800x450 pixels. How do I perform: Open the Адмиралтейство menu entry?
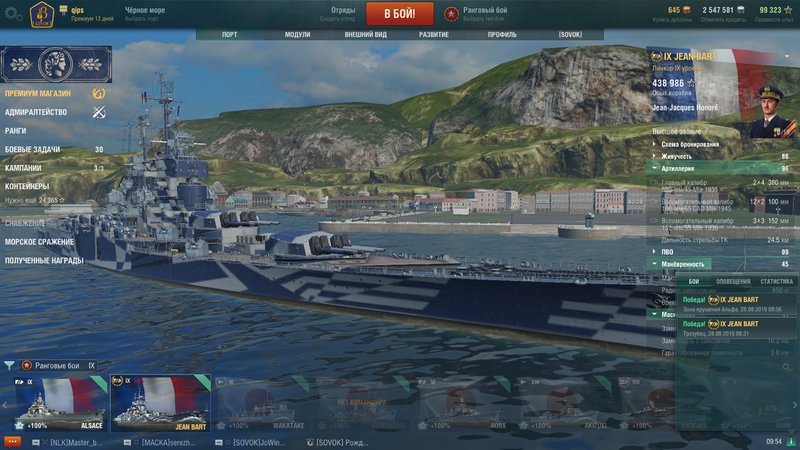pos(36,112)
